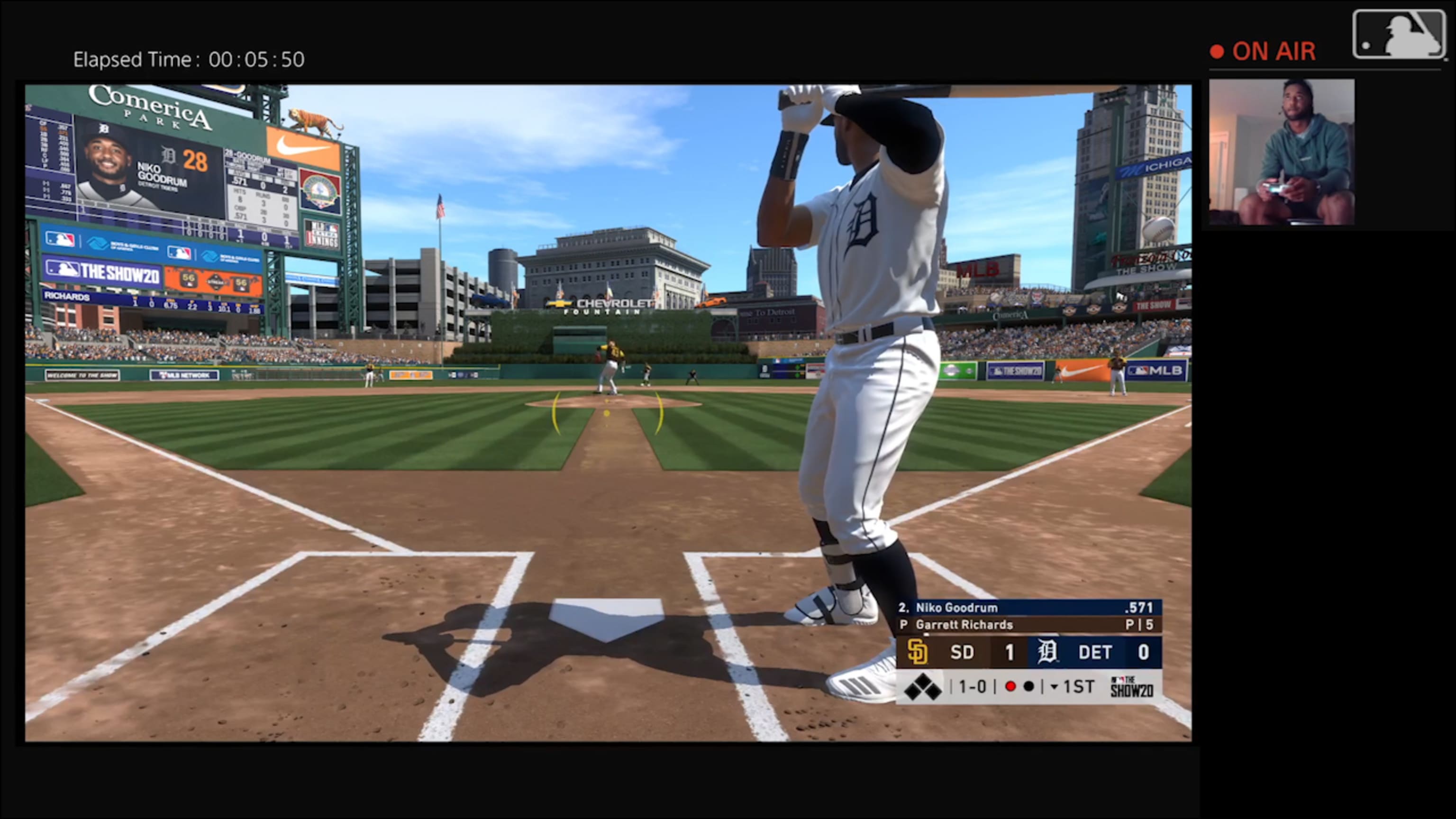This screenshot has width=1456, height=819.
Task: Click the .571 batting average stat readout
Action: pyautogui.click(x=1139, y=608)
